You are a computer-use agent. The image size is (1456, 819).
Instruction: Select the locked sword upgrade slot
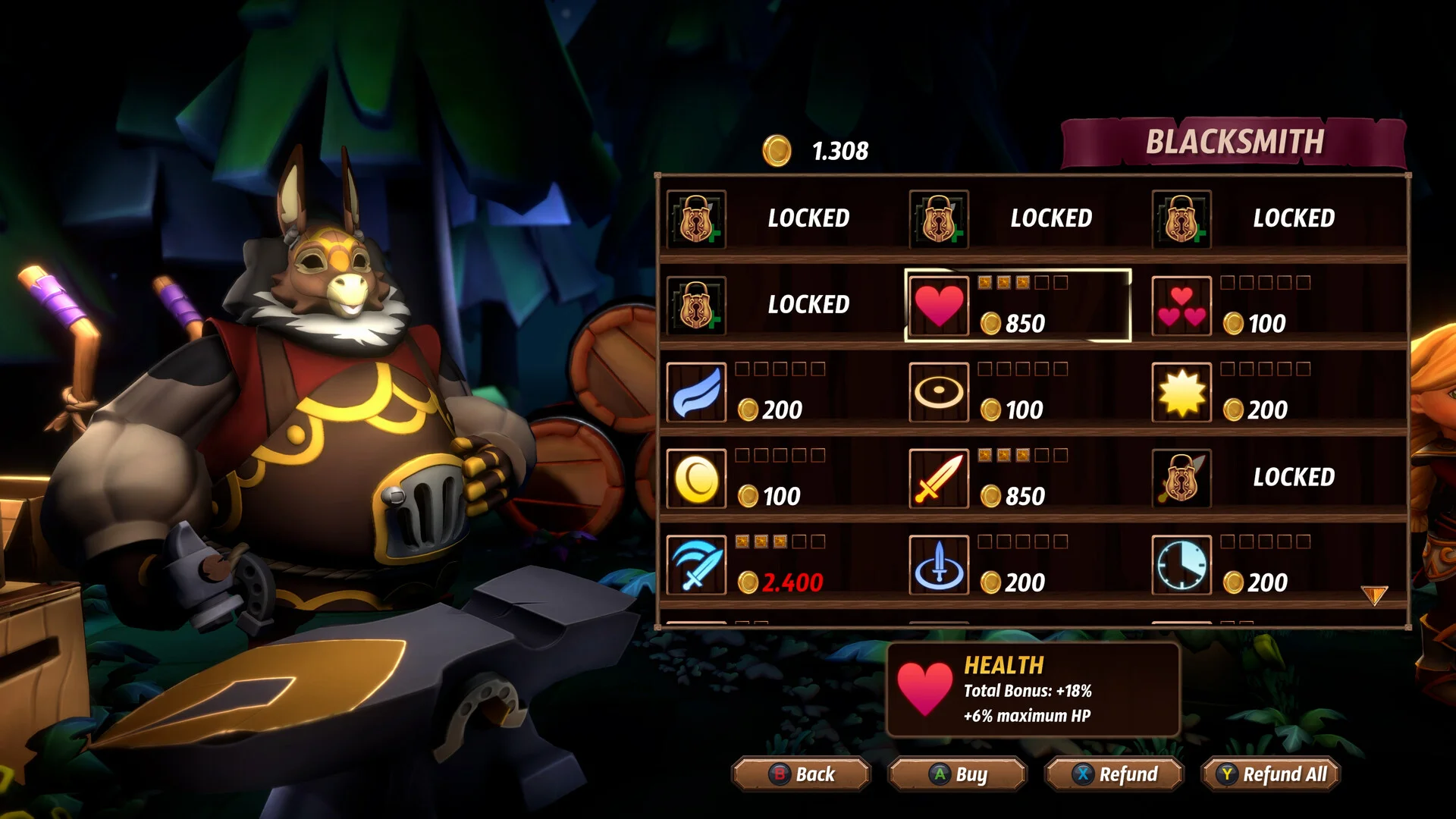1181,479
